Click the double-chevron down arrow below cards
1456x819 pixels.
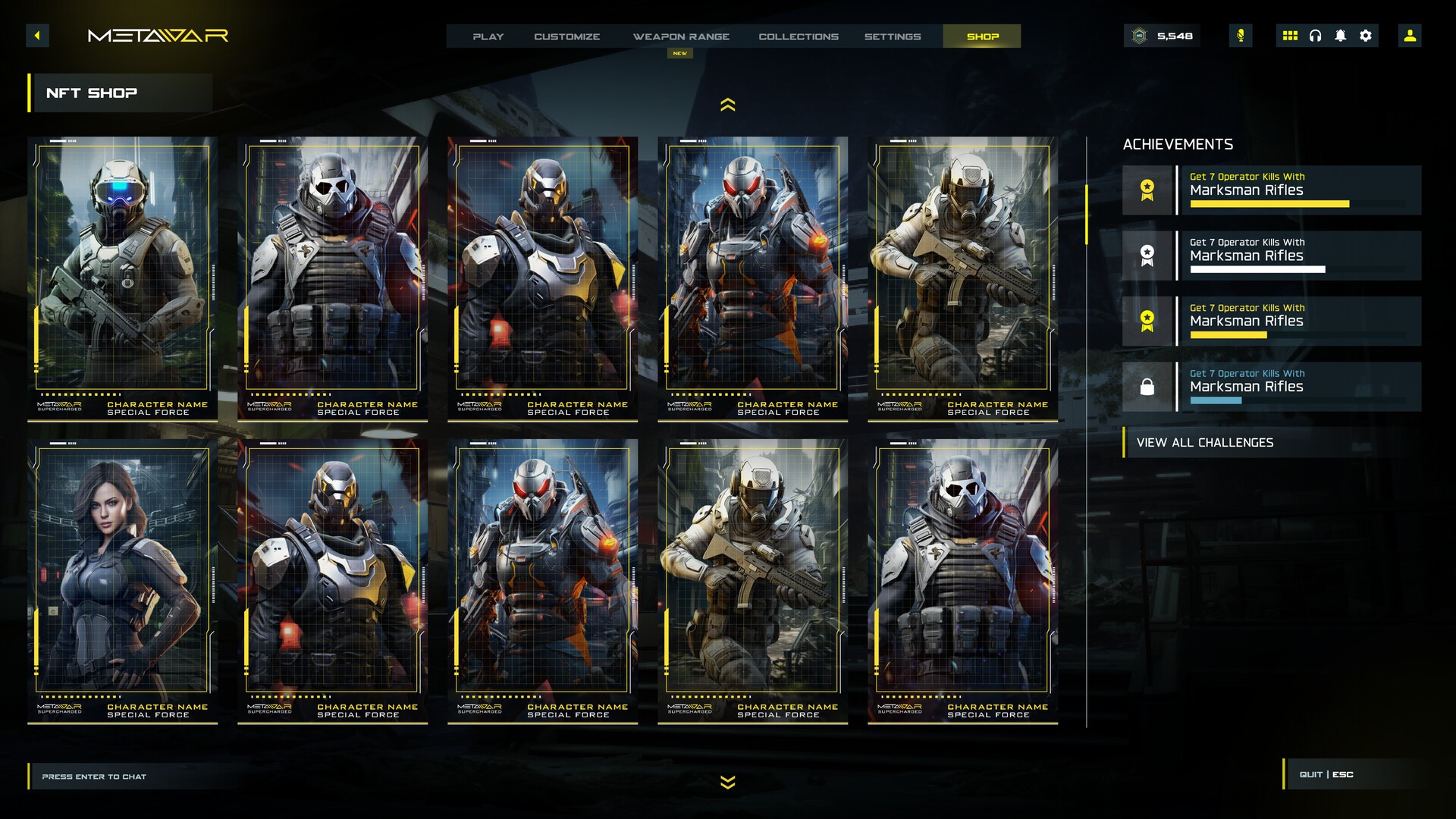(727, 782)
